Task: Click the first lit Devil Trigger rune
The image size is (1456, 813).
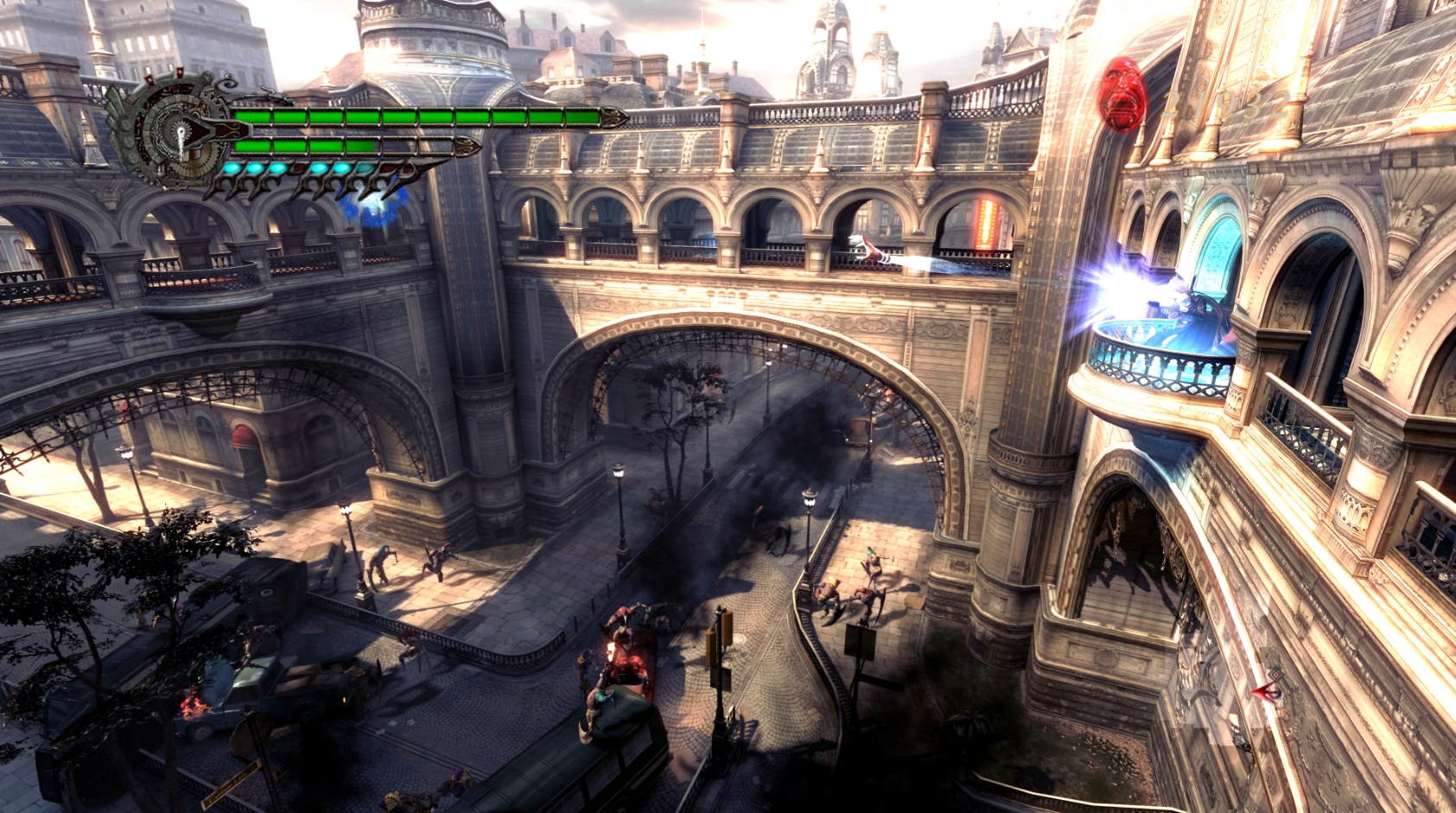Action: tap(232, 169)
